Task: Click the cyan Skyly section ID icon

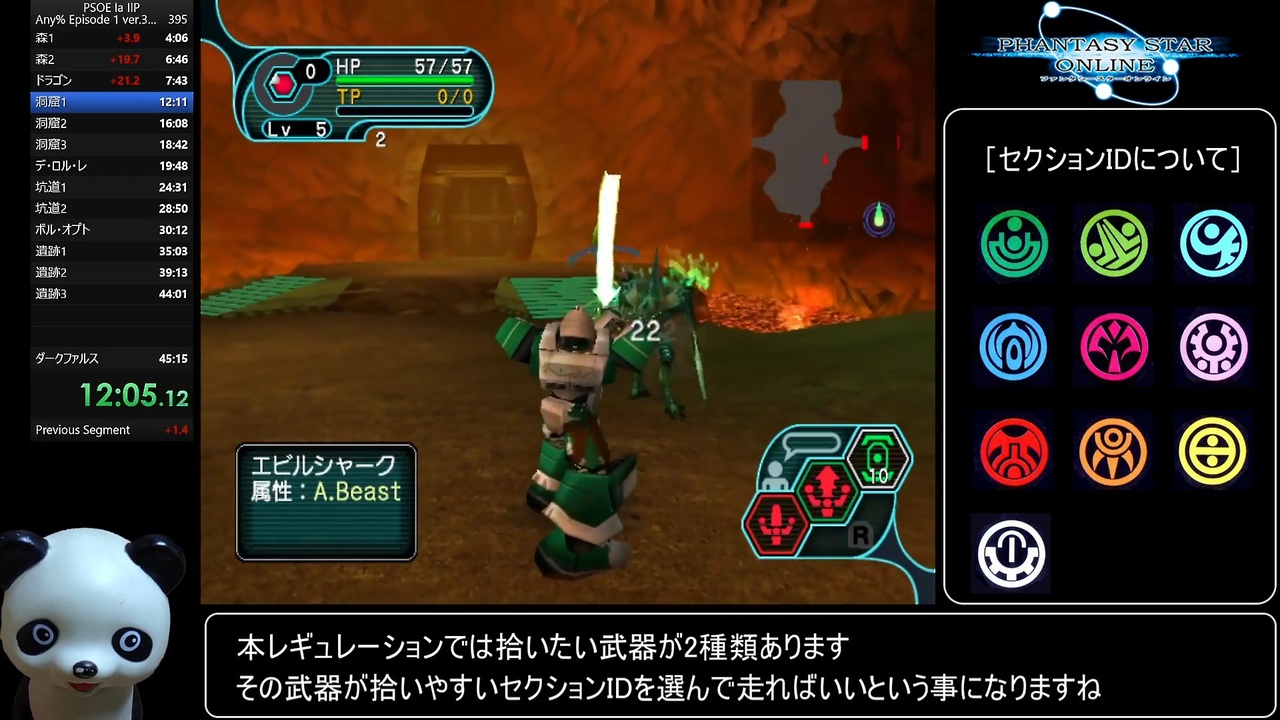Action: tap(1213, 243)
